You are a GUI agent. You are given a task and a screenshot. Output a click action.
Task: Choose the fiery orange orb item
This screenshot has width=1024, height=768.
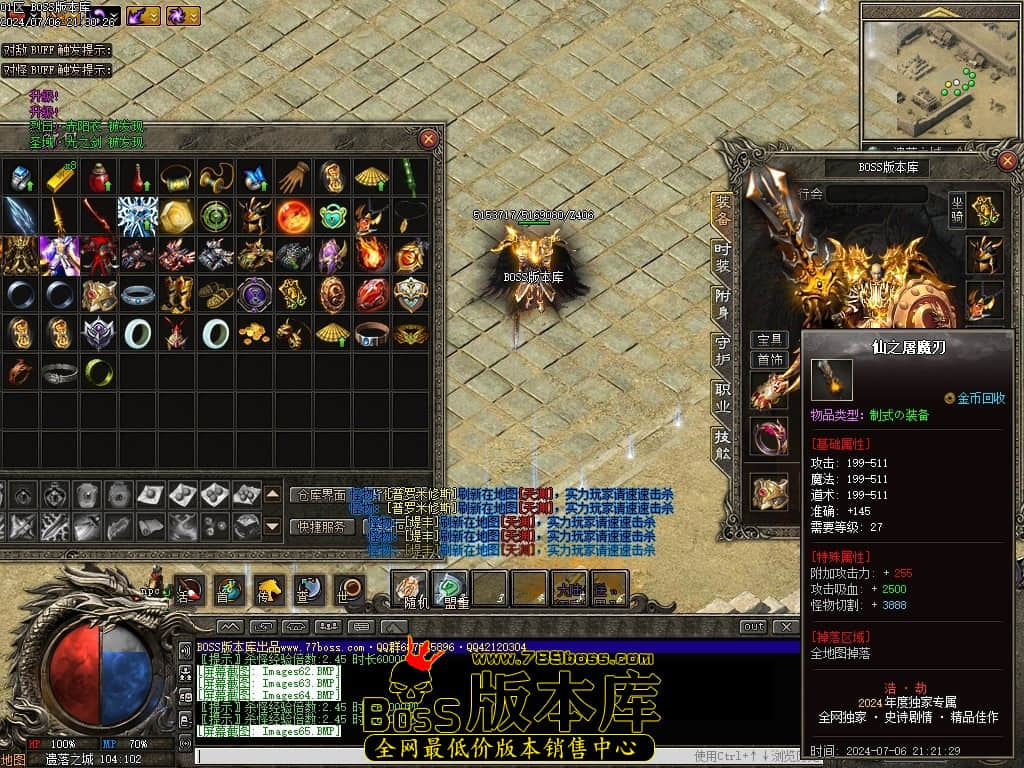[x=292, y=215]
